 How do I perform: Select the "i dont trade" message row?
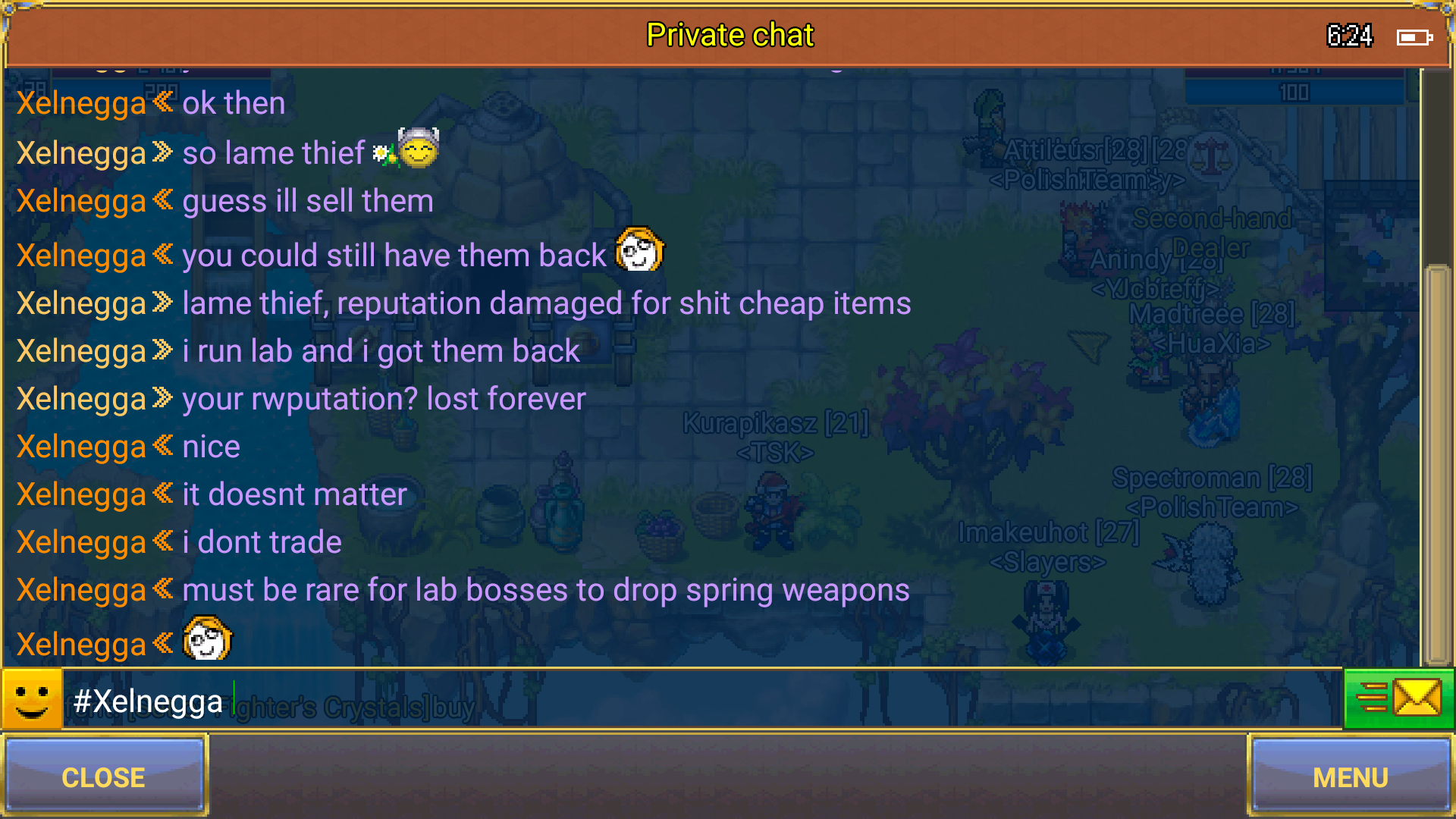(x=262, y=542)
